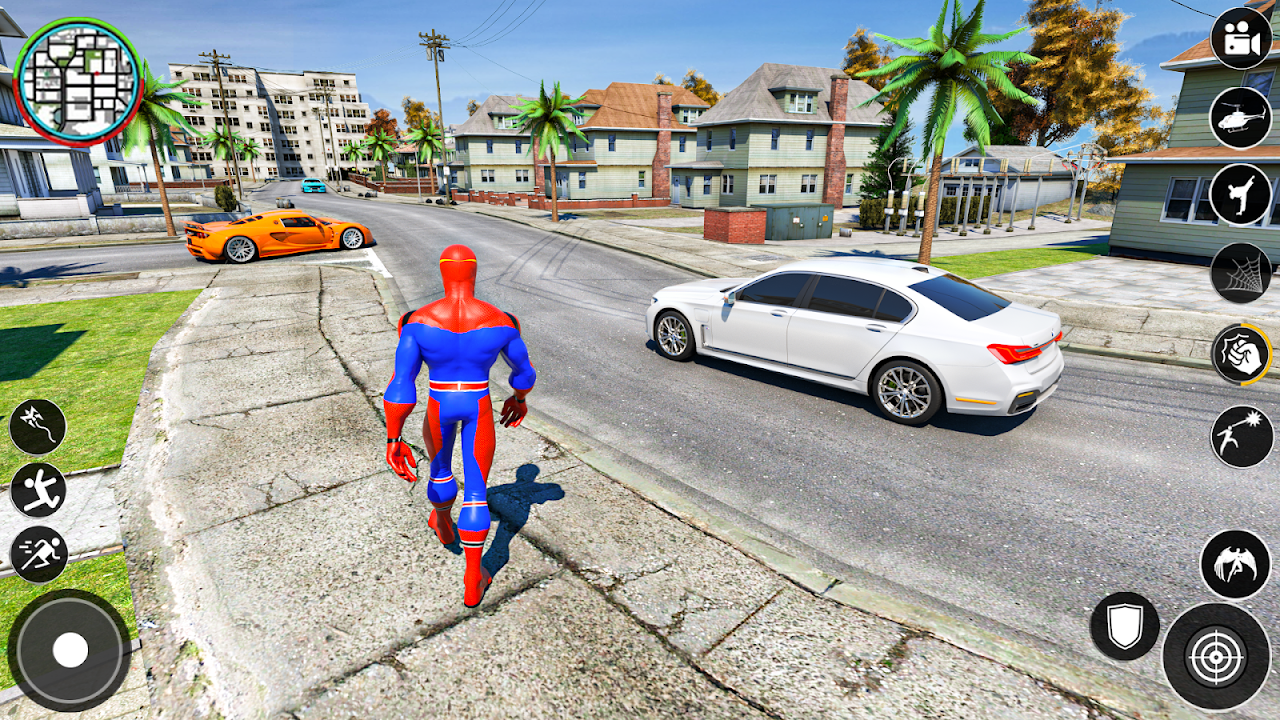This screenshot has width=1280, height=720.
Task: Trigger the energy blast throw ability
Action: pyautogui.click(x=1241, y=436)
